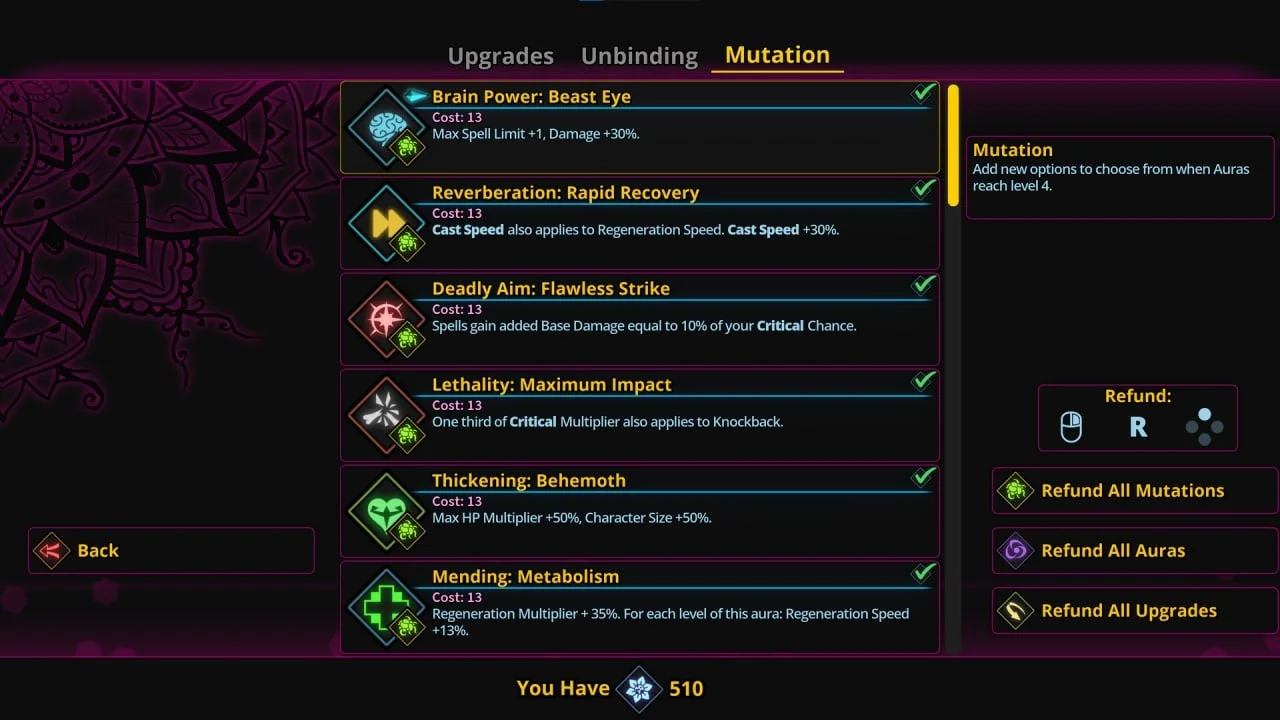The height and width of the screenshot is (720, 1280).
Task: Select the Mutation tab
Action: (777, 55)
